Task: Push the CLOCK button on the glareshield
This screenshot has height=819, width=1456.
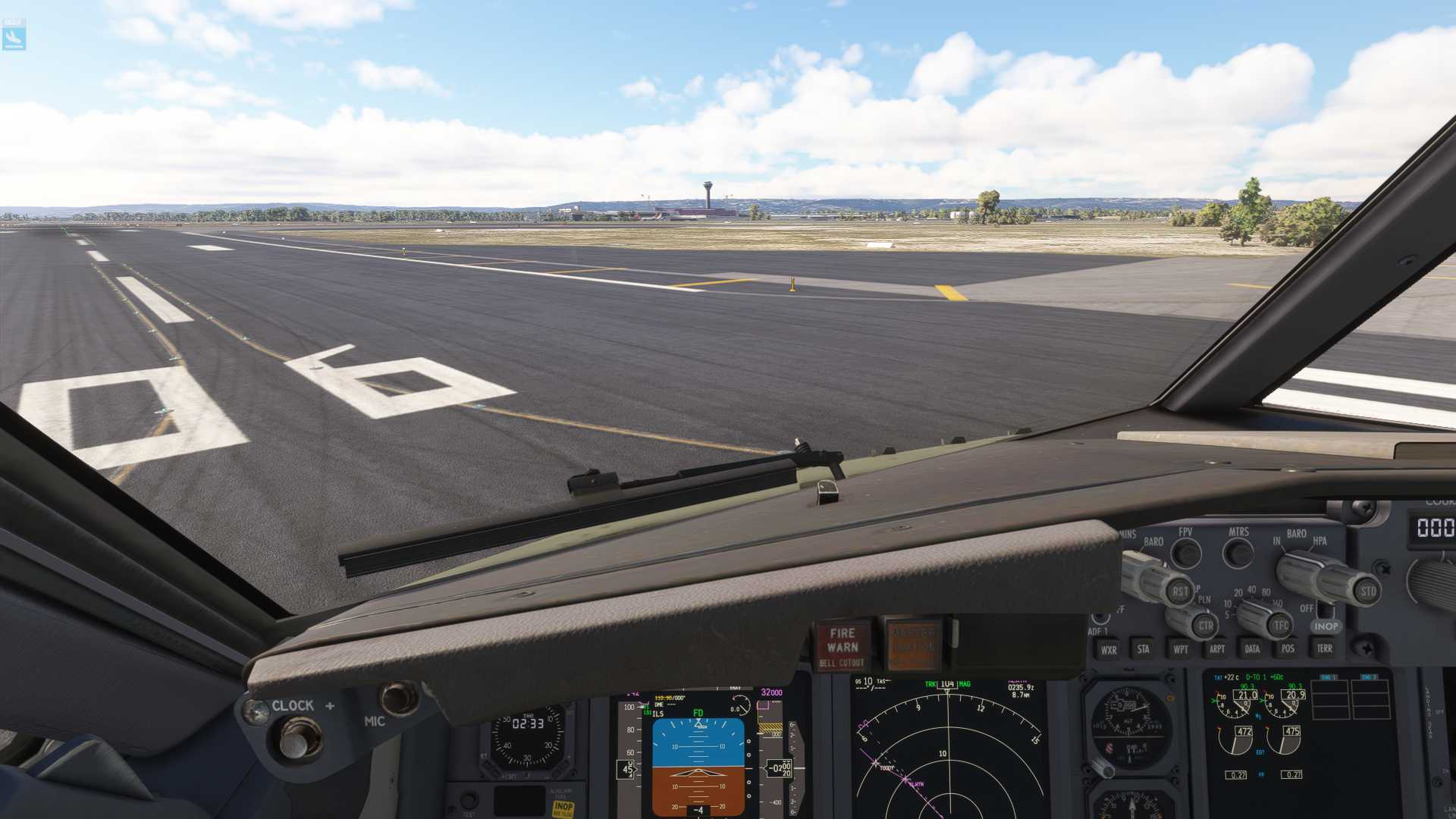Action: 299,739
